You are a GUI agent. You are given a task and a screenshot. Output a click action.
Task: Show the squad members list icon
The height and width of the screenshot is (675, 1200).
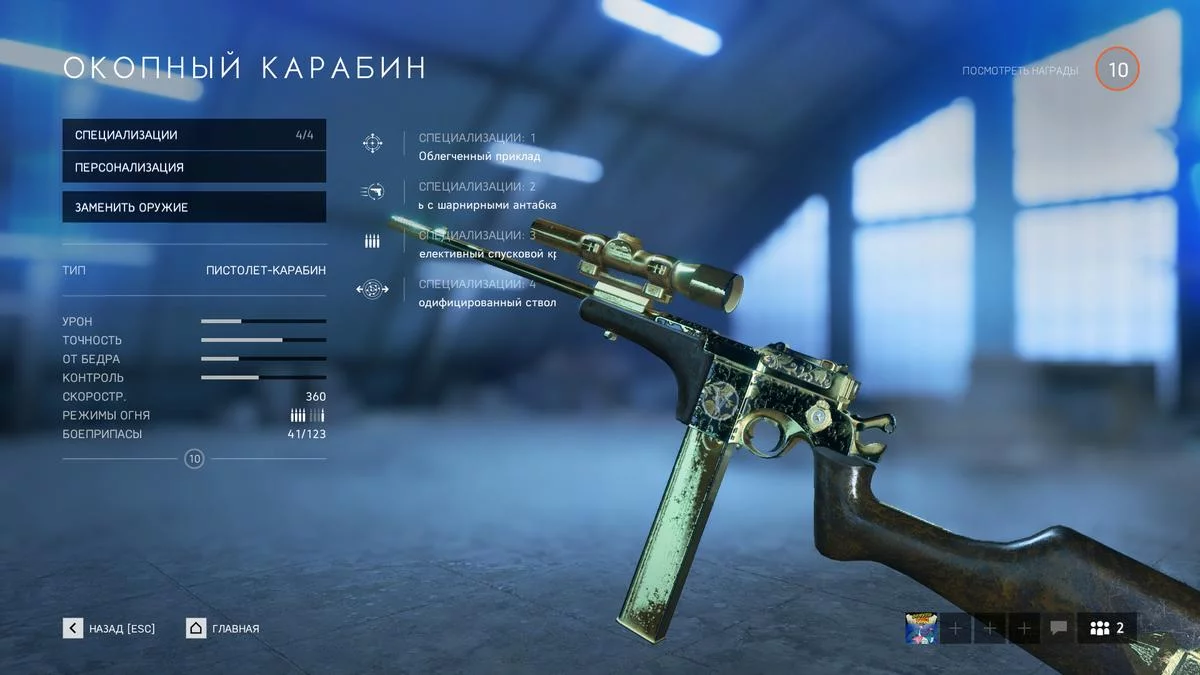click(x=1108, y=628)
